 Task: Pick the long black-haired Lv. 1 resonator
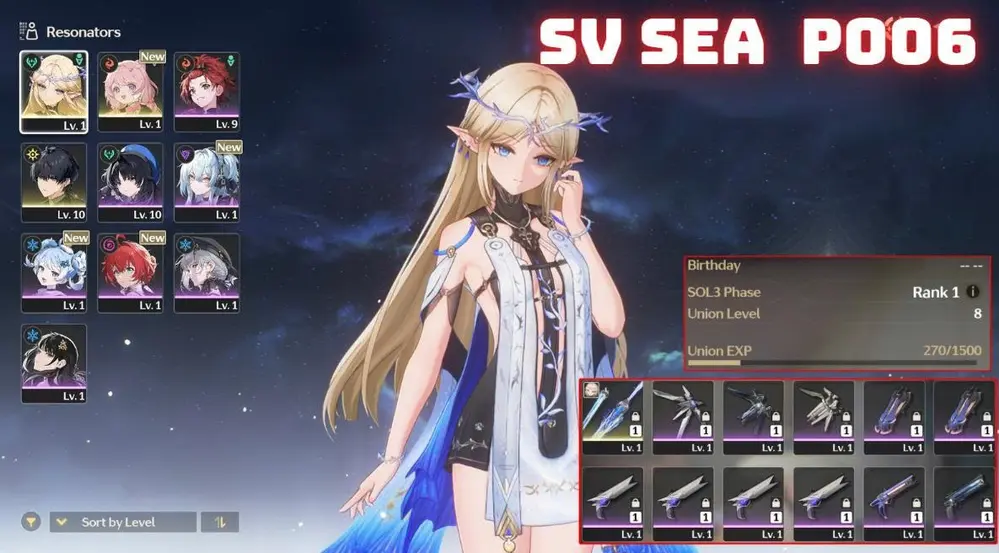pyautogui.click(x=54, y=361)
